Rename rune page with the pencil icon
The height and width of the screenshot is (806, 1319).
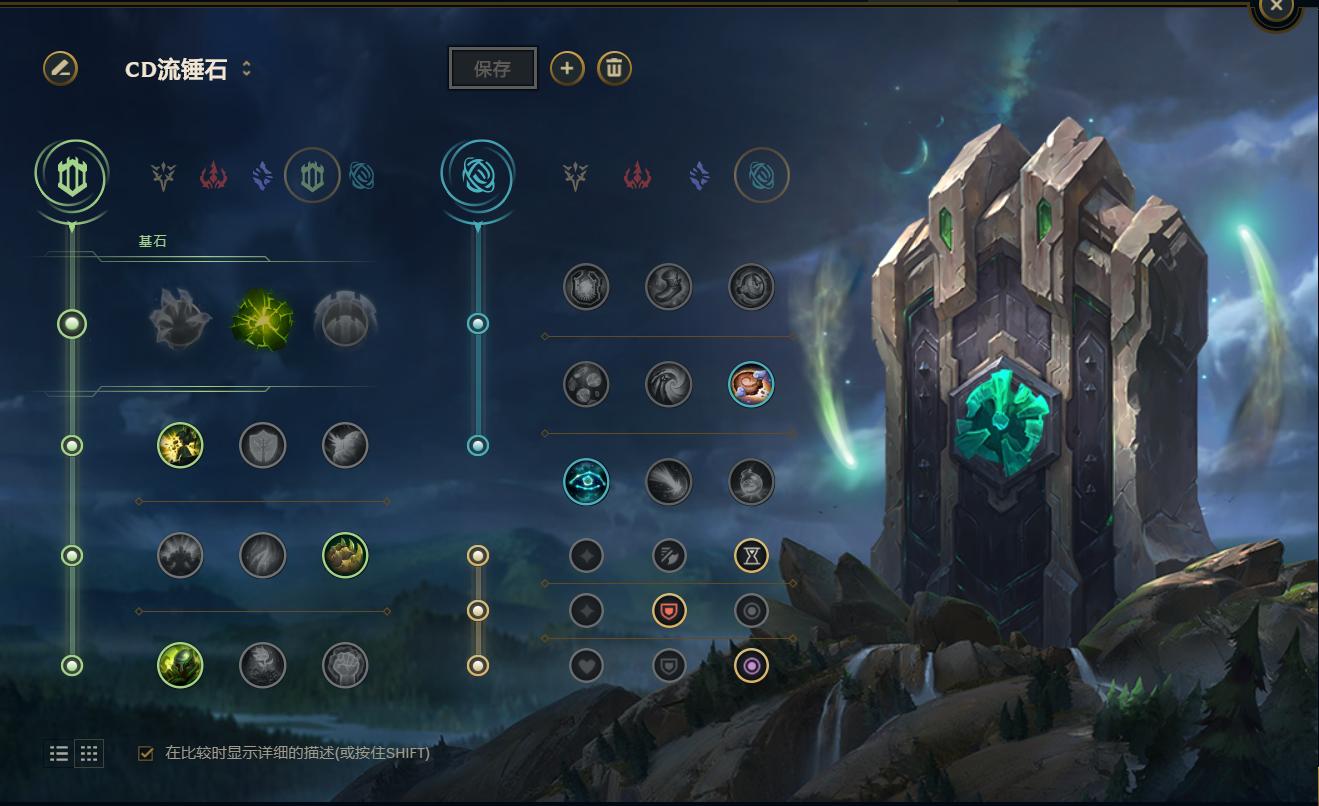pos(60,68)
